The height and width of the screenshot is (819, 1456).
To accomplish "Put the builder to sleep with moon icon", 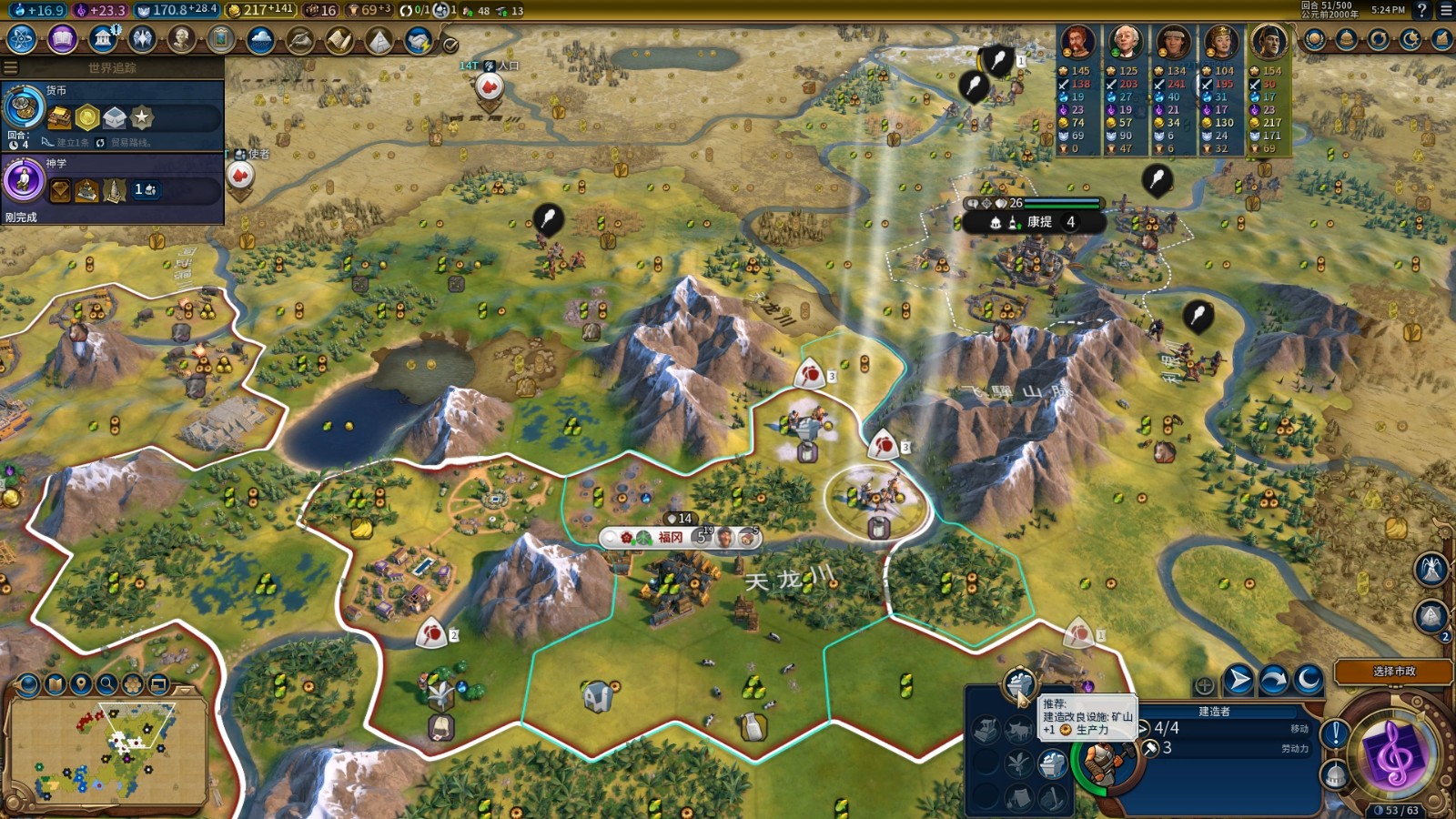I will pos(1309,680).
